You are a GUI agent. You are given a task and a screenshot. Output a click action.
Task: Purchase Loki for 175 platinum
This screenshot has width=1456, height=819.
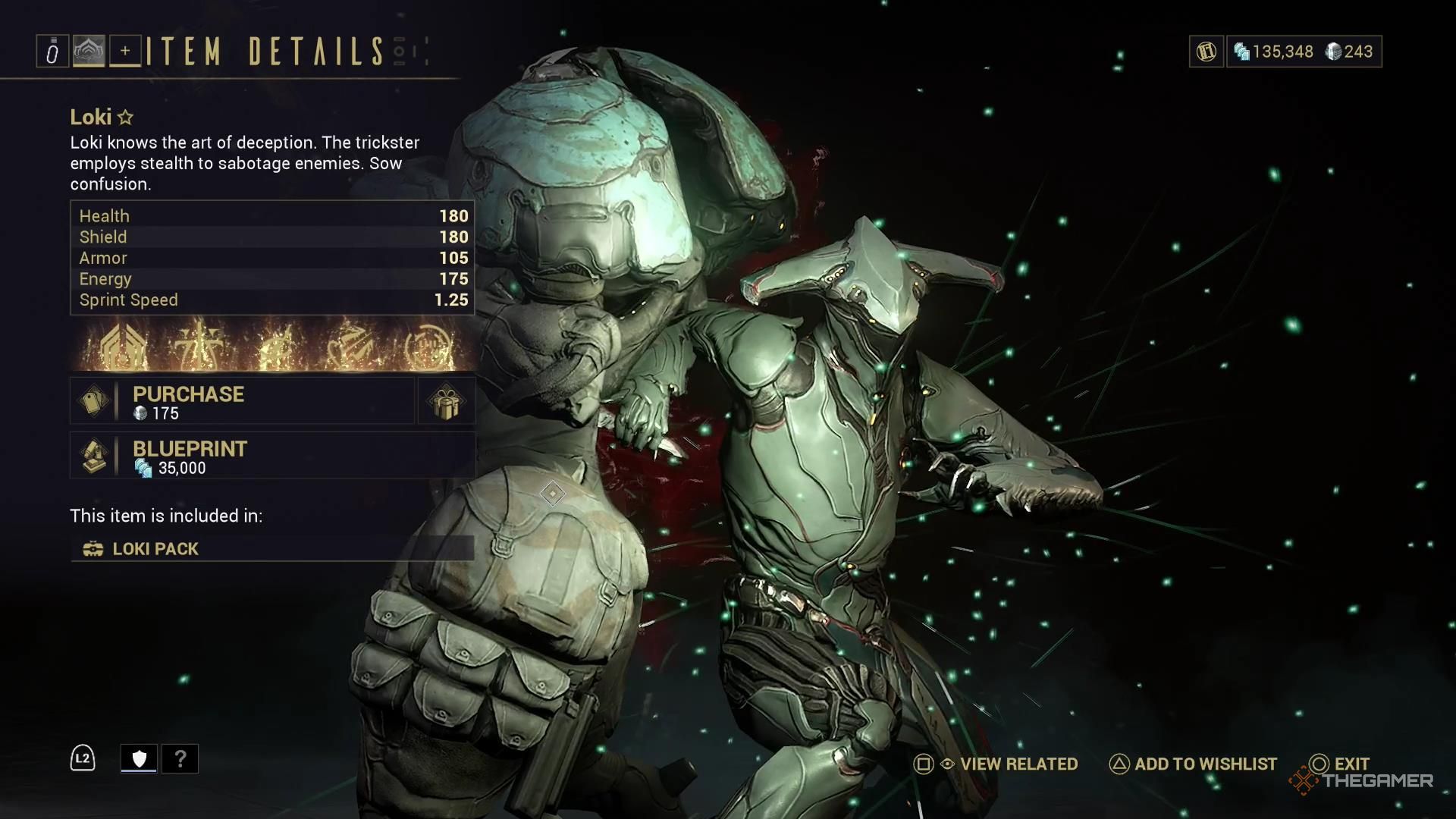click(x=243, y=401)
